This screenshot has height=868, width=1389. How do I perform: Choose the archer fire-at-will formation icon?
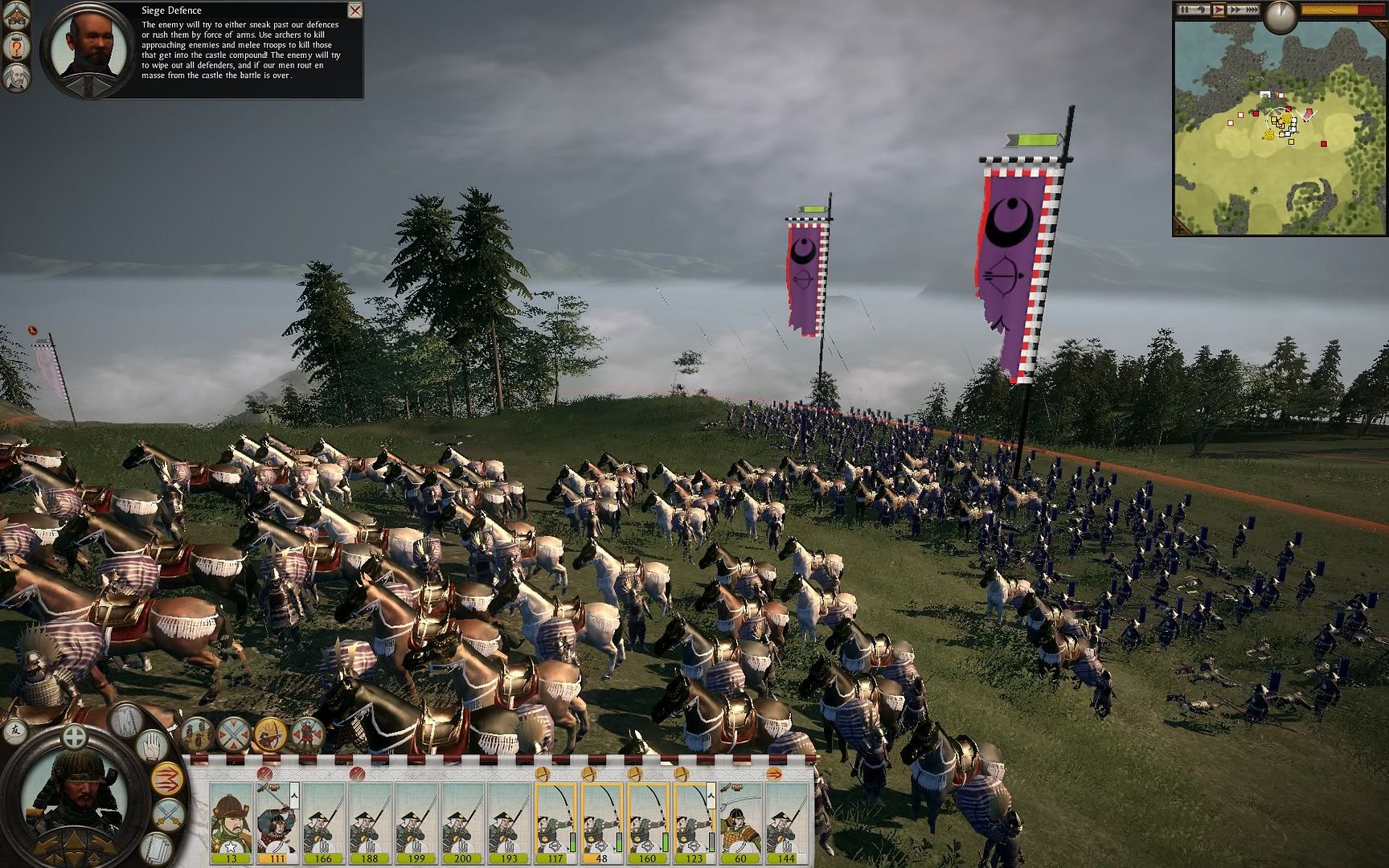(x=270, y=733)
